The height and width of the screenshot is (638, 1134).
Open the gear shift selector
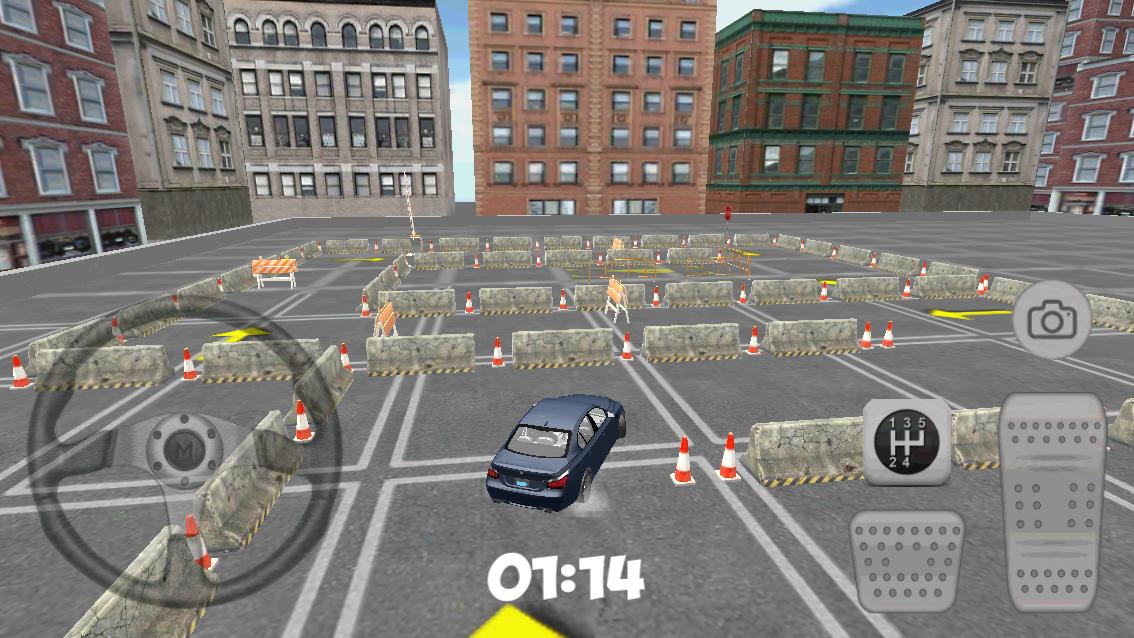click(906, 441)
